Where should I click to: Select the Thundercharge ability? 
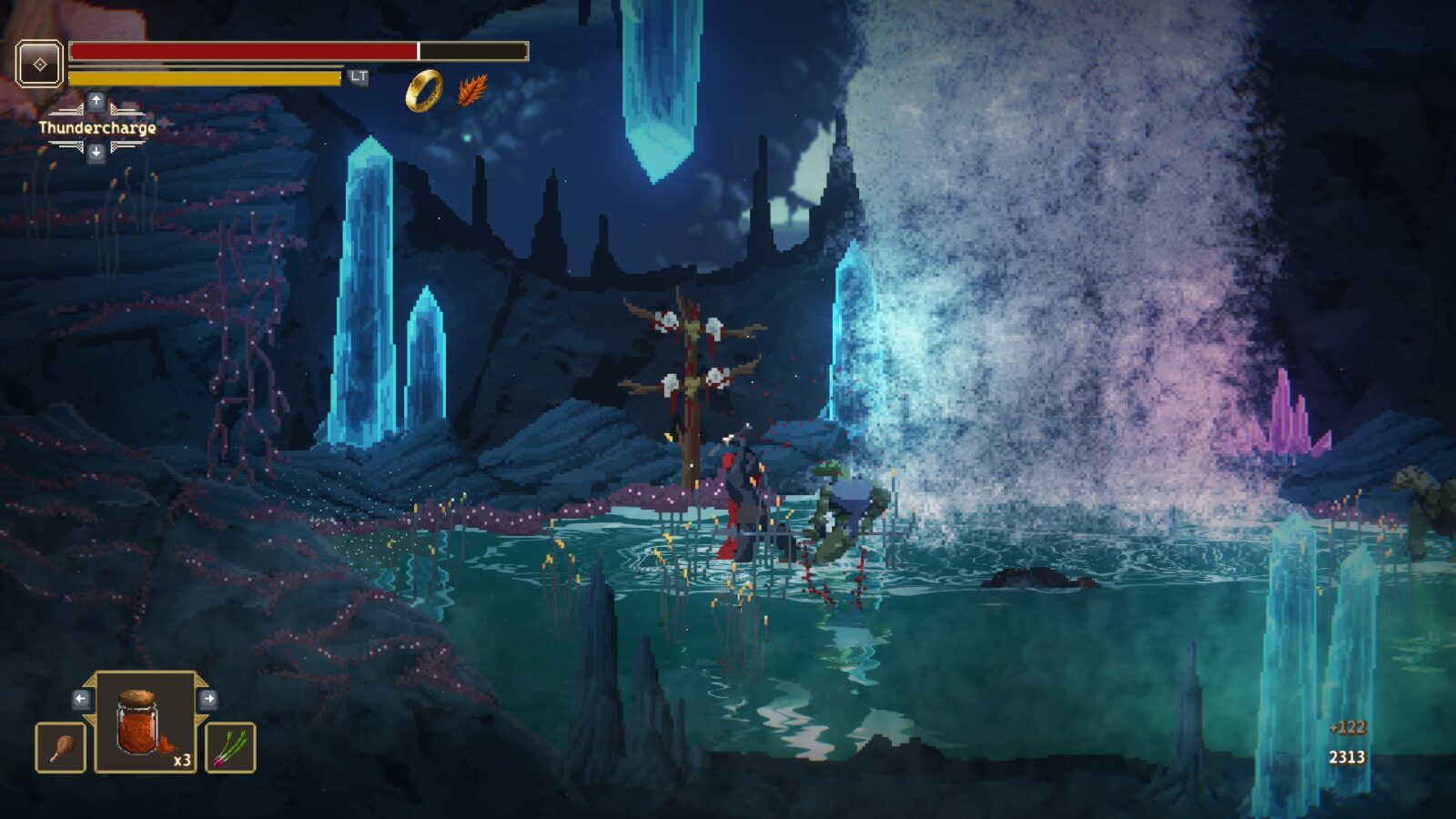coord(96,128)
